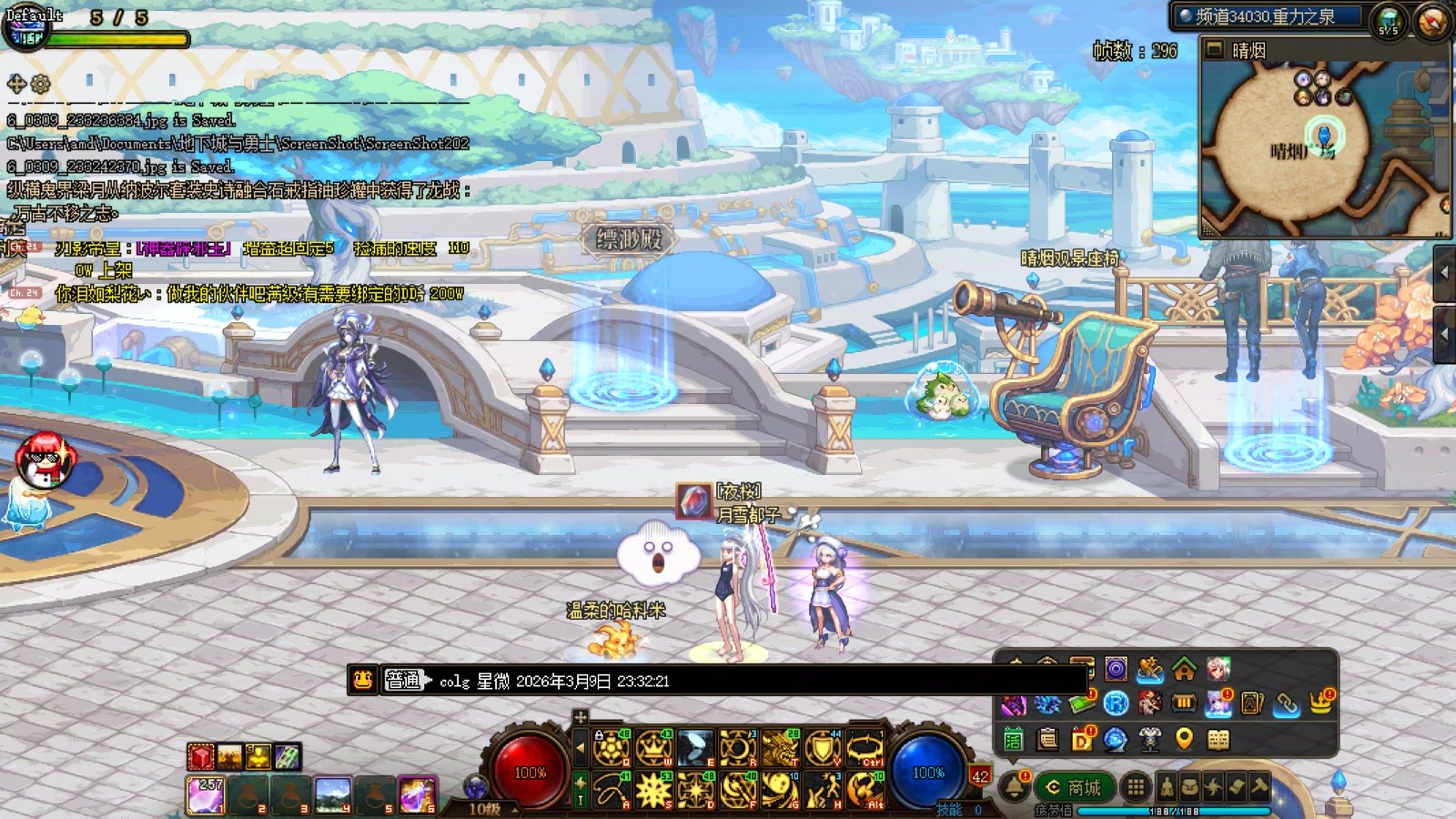Click the hammer icon in bottom bar
The image size is (1456, 819).
pyautogui.click(x=1259, y=786)
